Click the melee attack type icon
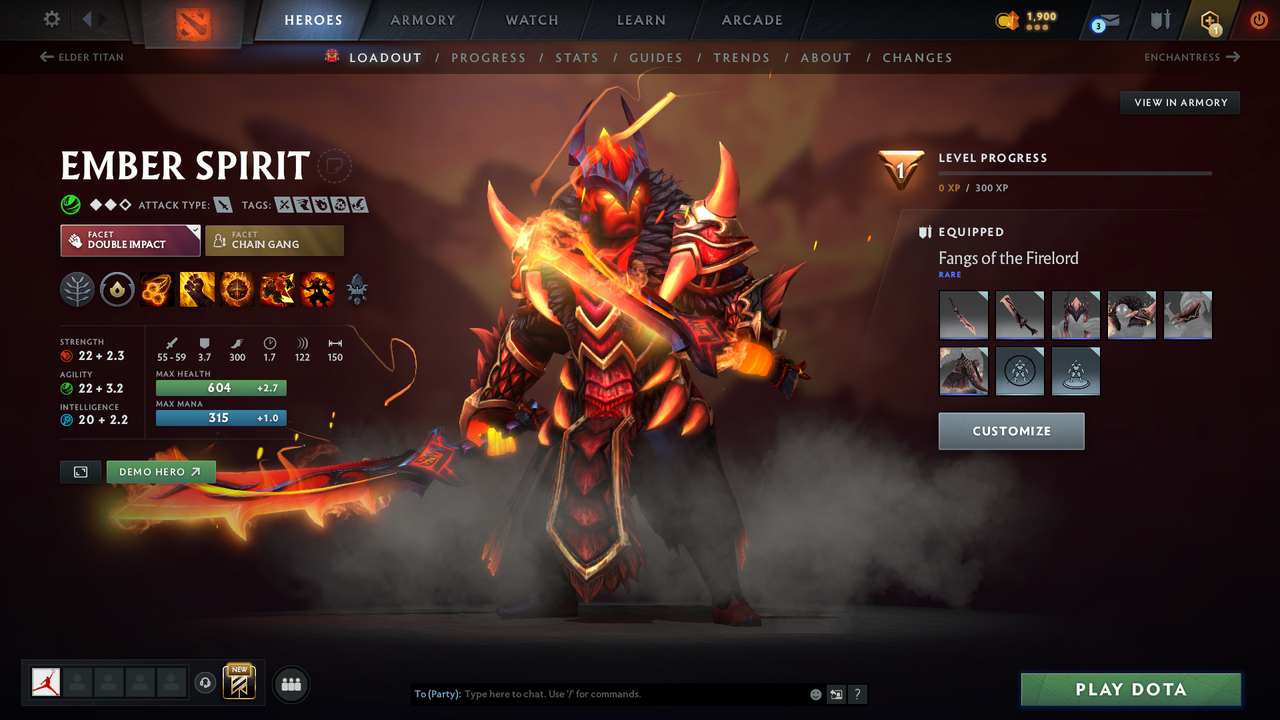The height and width of the screenshot is (720, 1280). coord(222,204)
